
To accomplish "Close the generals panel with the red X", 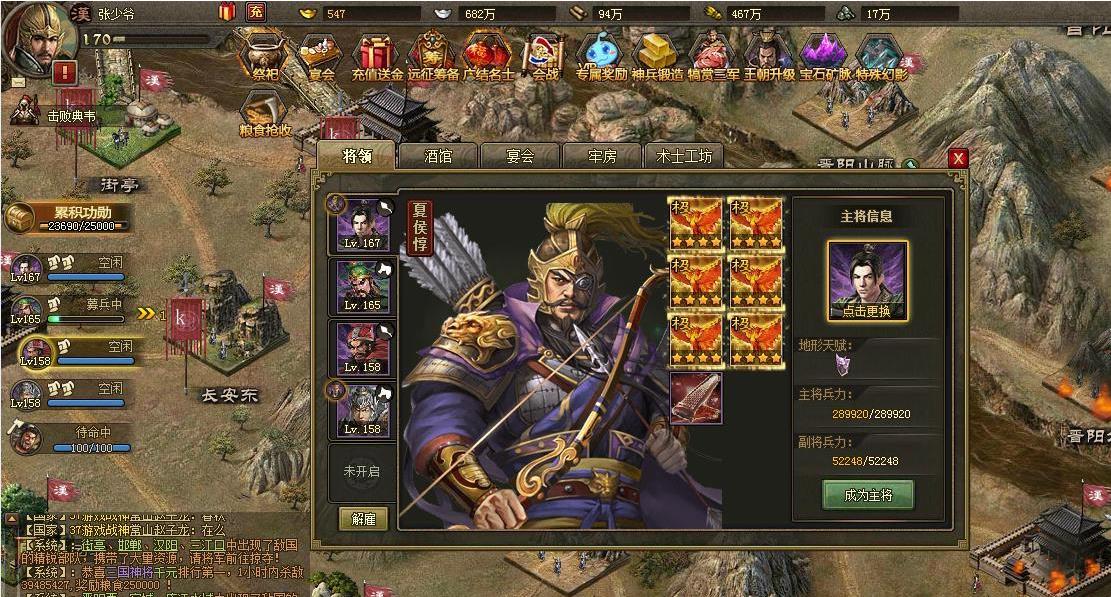I will (958, 158).
